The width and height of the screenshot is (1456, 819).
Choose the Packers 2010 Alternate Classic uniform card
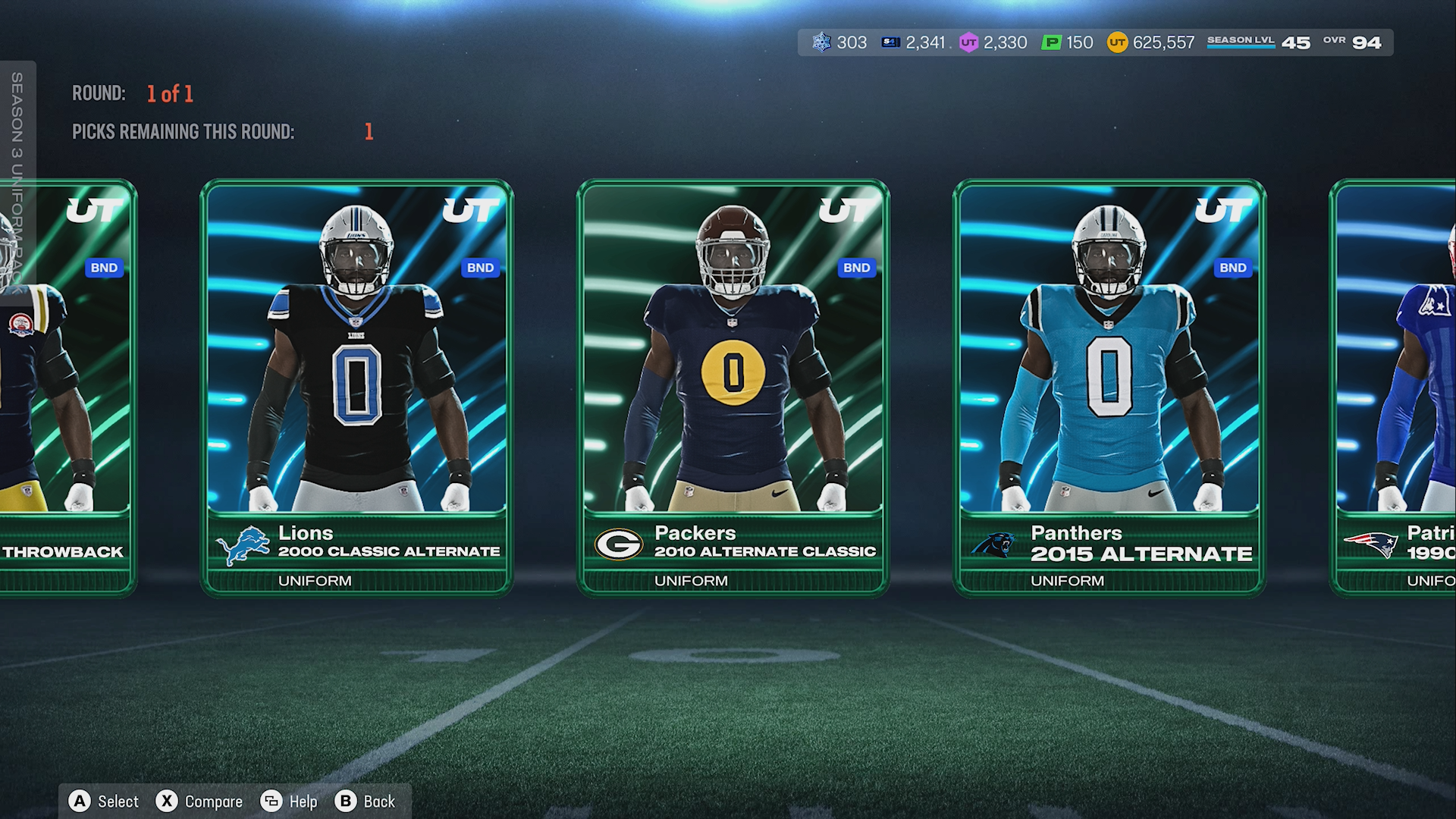coord(733,387)
